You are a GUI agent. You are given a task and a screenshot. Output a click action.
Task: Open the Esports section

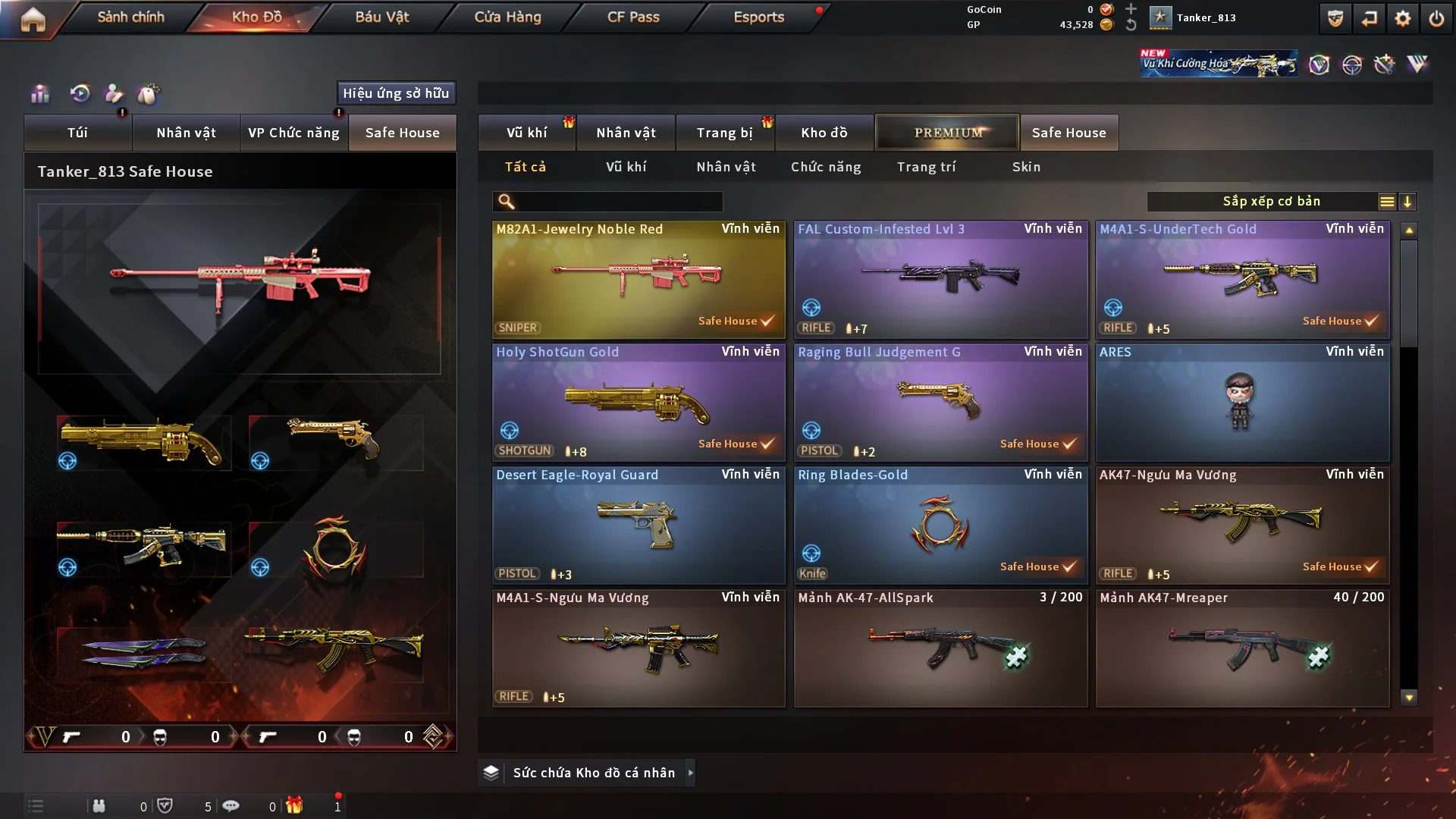758,17
